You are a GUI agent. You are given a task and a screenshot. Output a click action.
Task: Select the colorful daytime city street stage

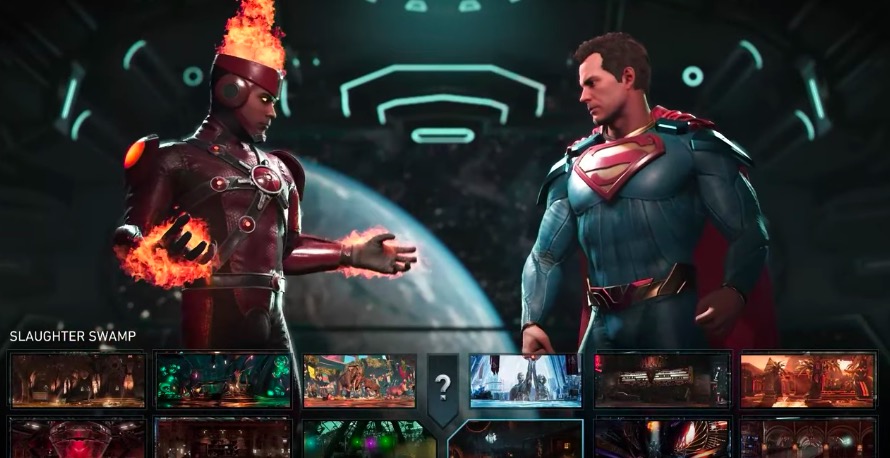pos(358,380)
